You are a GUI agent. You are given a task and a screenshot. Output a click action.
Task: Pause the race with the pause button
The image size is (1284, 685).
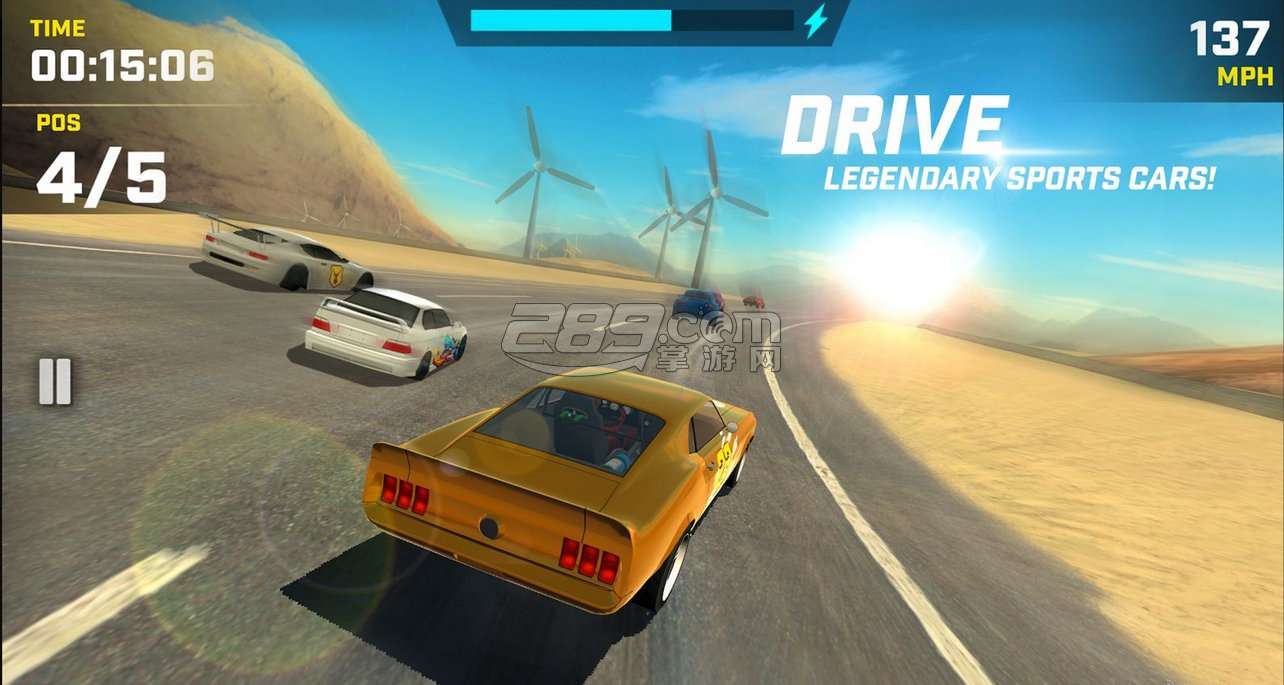coord(55,381)
